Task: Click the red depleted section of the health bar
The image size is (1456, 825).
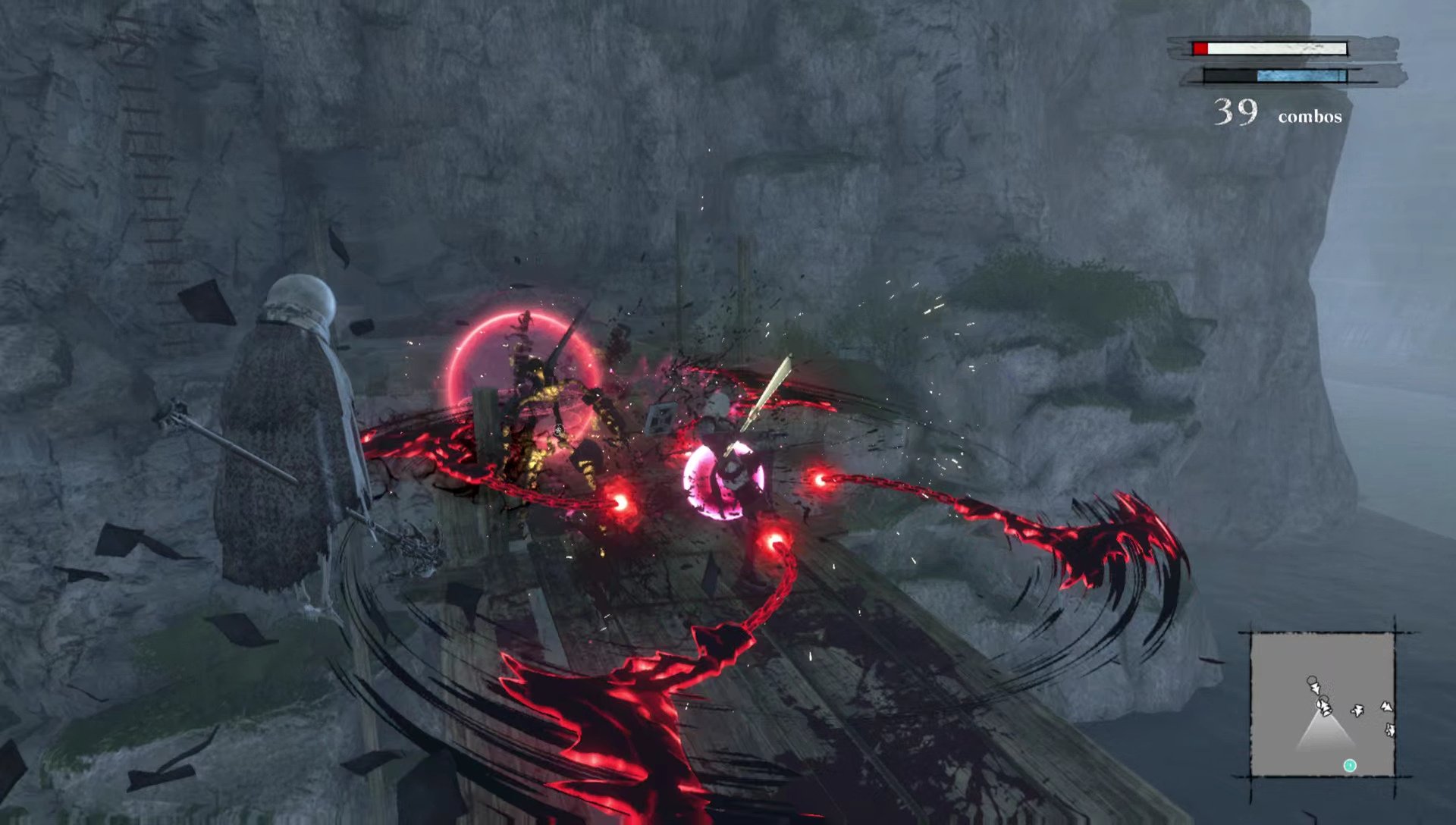Action: pyautogui.click(x=1200, y=48)
